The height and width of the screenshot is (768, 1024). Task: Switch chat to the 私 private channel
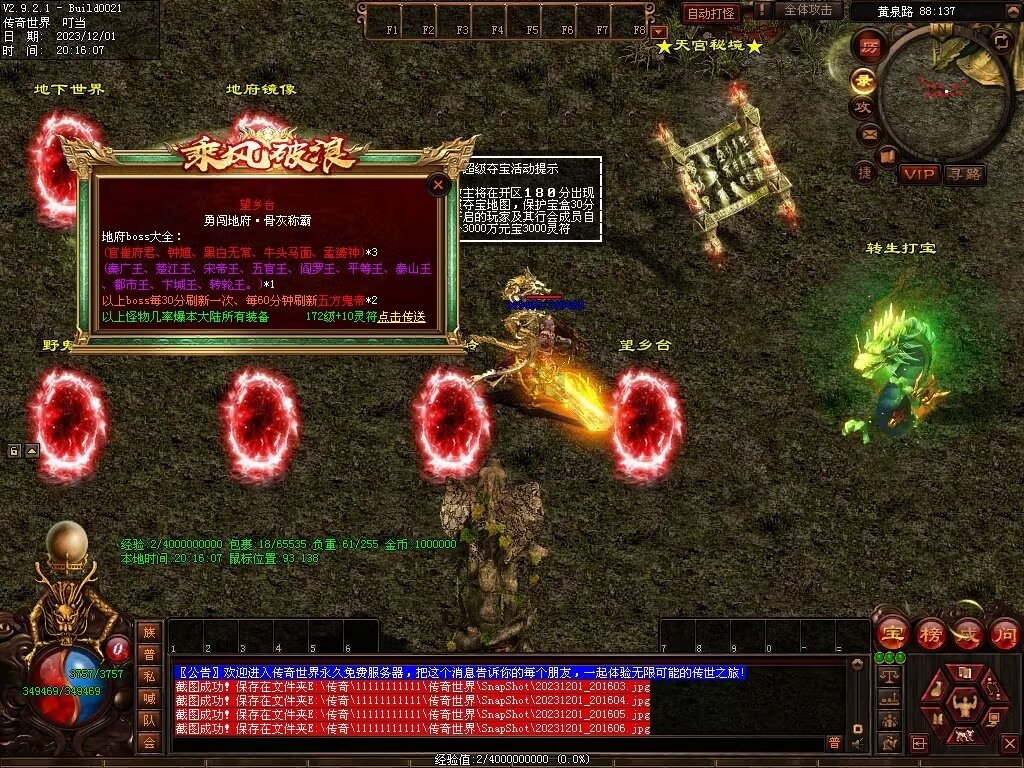click(149, 676)
